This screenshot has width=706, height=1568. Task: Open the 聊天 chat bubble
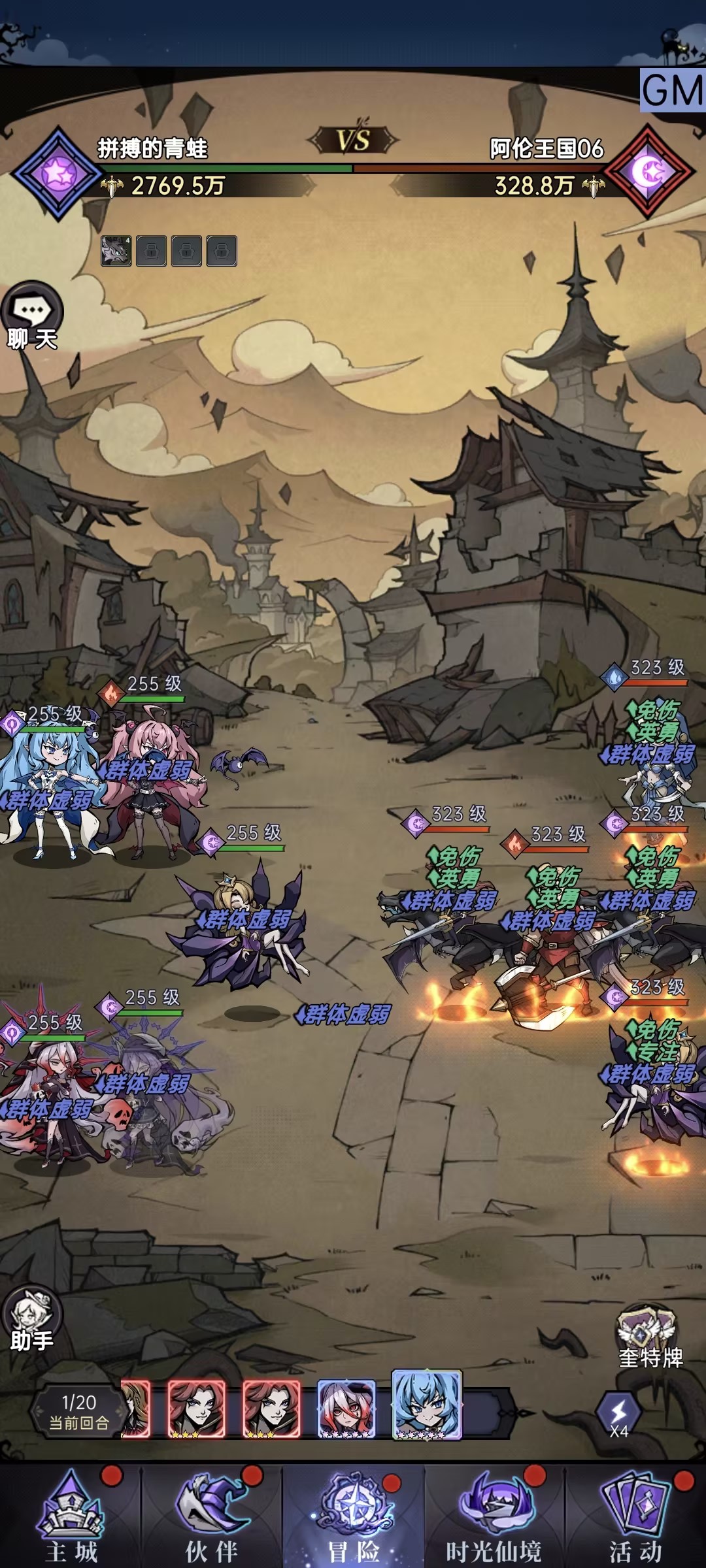32,316
